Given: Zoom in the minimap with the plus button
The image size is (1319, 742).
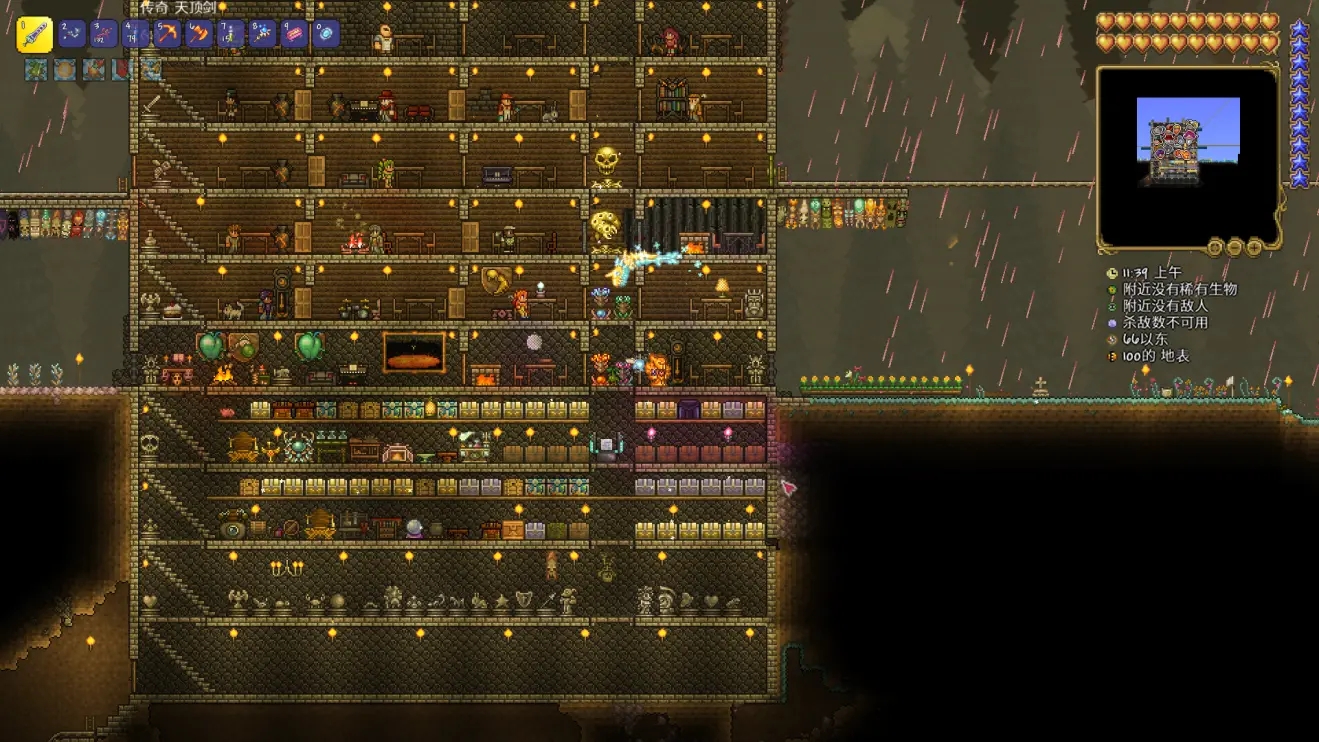Looking at the screenshot, I should point(1254,247).
